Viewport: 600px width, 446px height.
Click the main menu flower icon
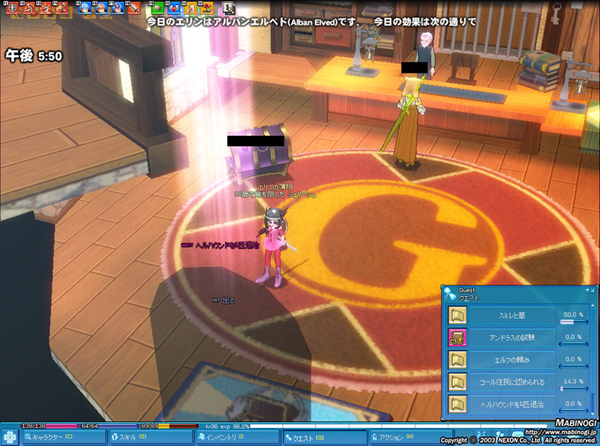tap(10, 437)
